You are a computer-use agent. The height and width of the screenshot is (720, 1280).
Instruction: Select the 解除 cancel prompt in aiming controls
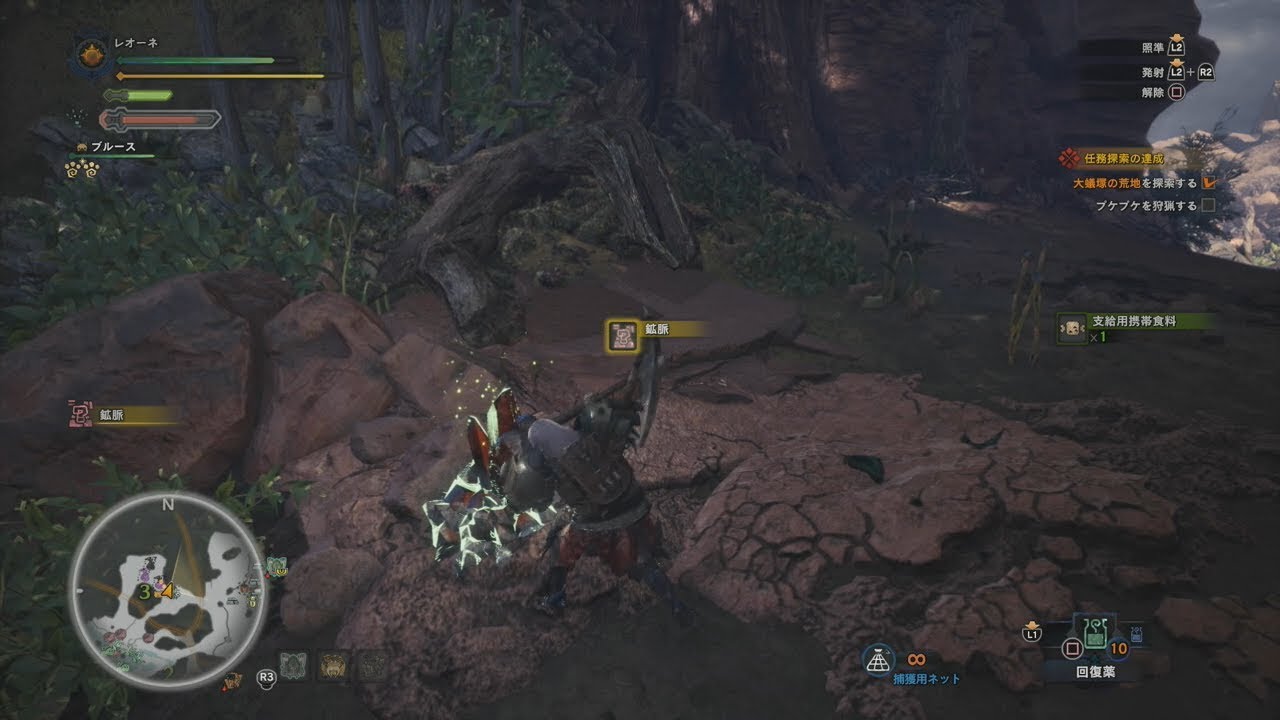coord(1175,93)
